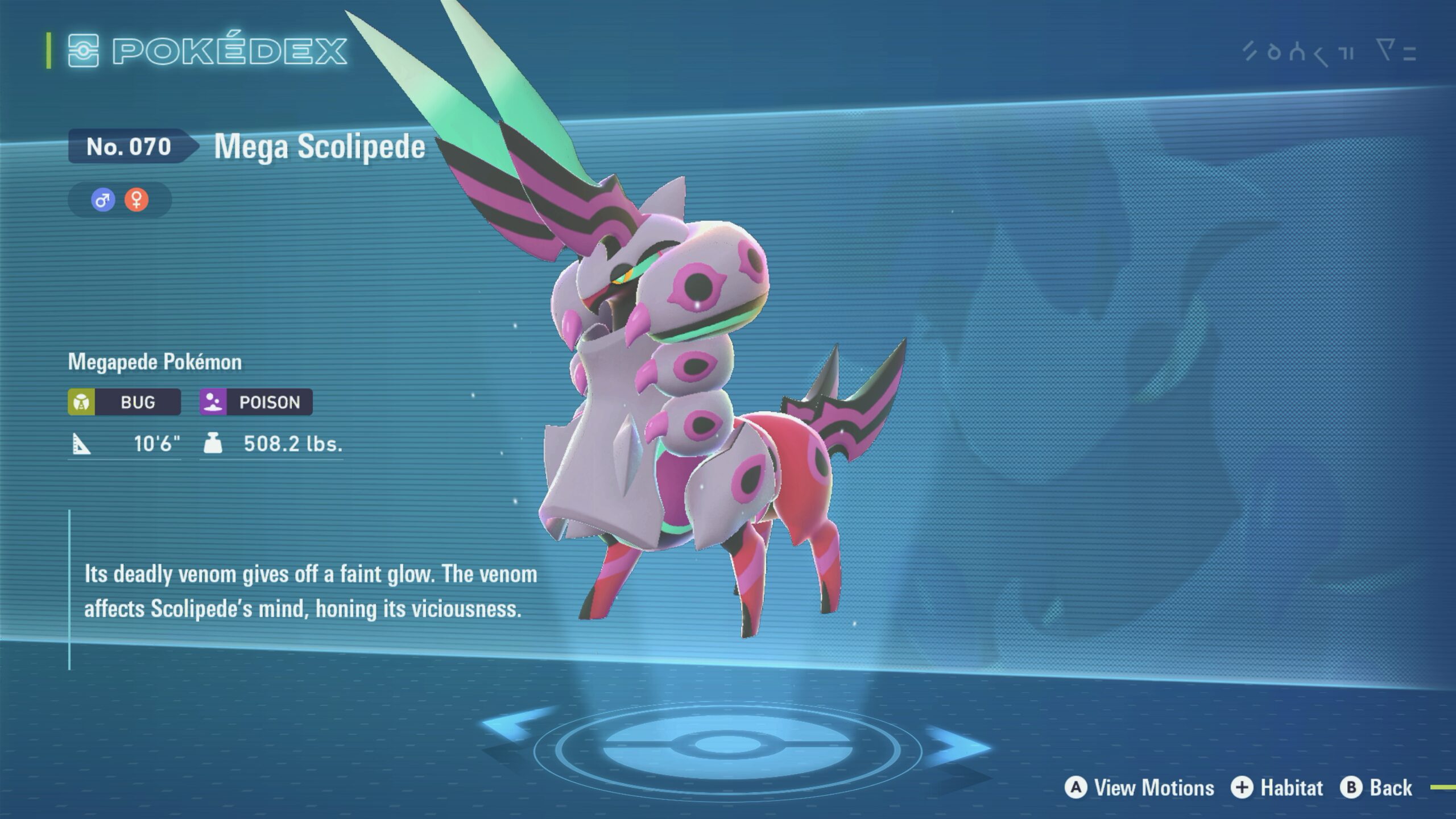This screenshot has height=819, width=1456.
Task: Select the male gender icon
Action: click(103, 200)
